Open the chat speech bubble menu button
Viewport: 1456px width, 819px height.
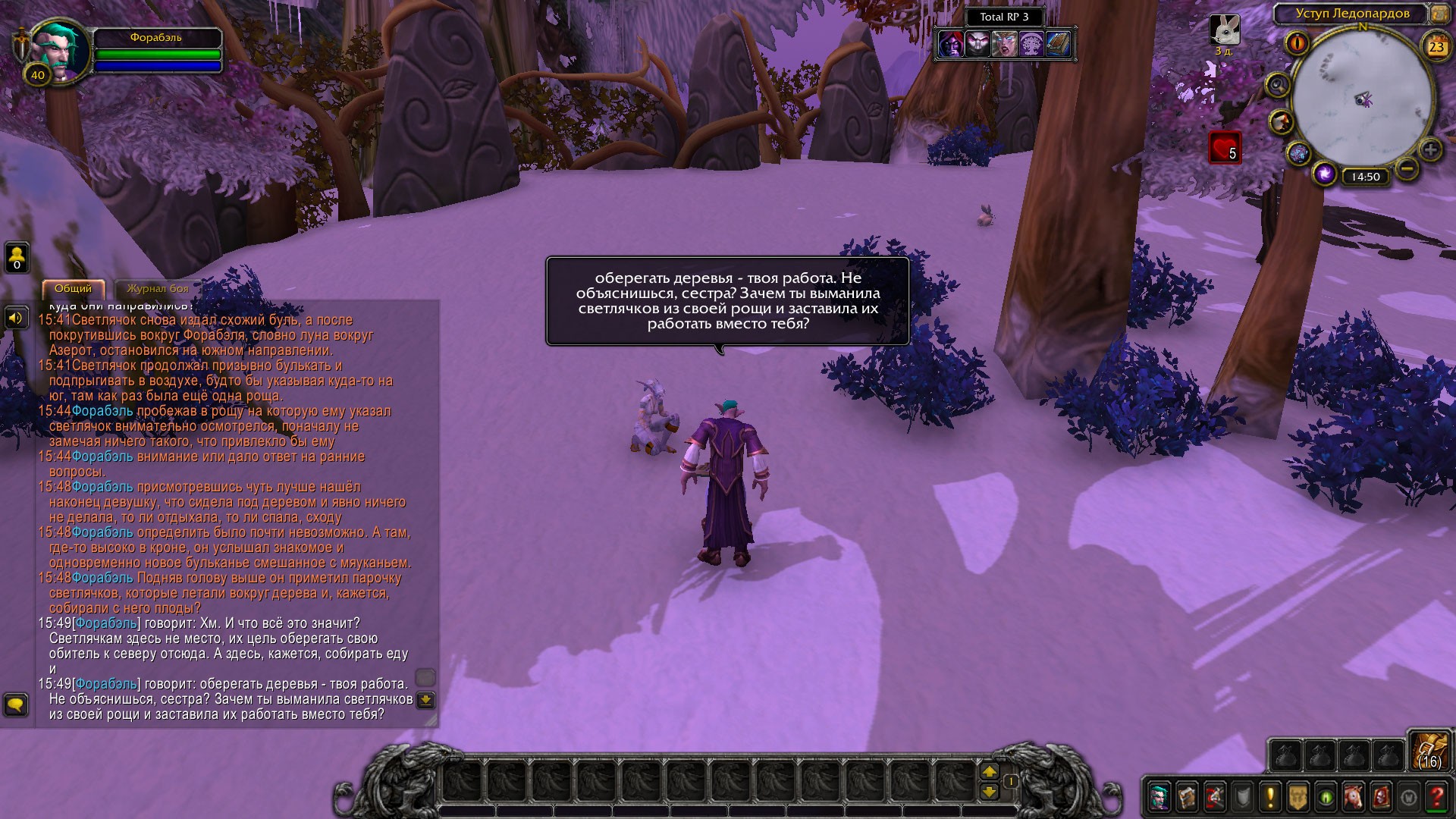point(16,705)
